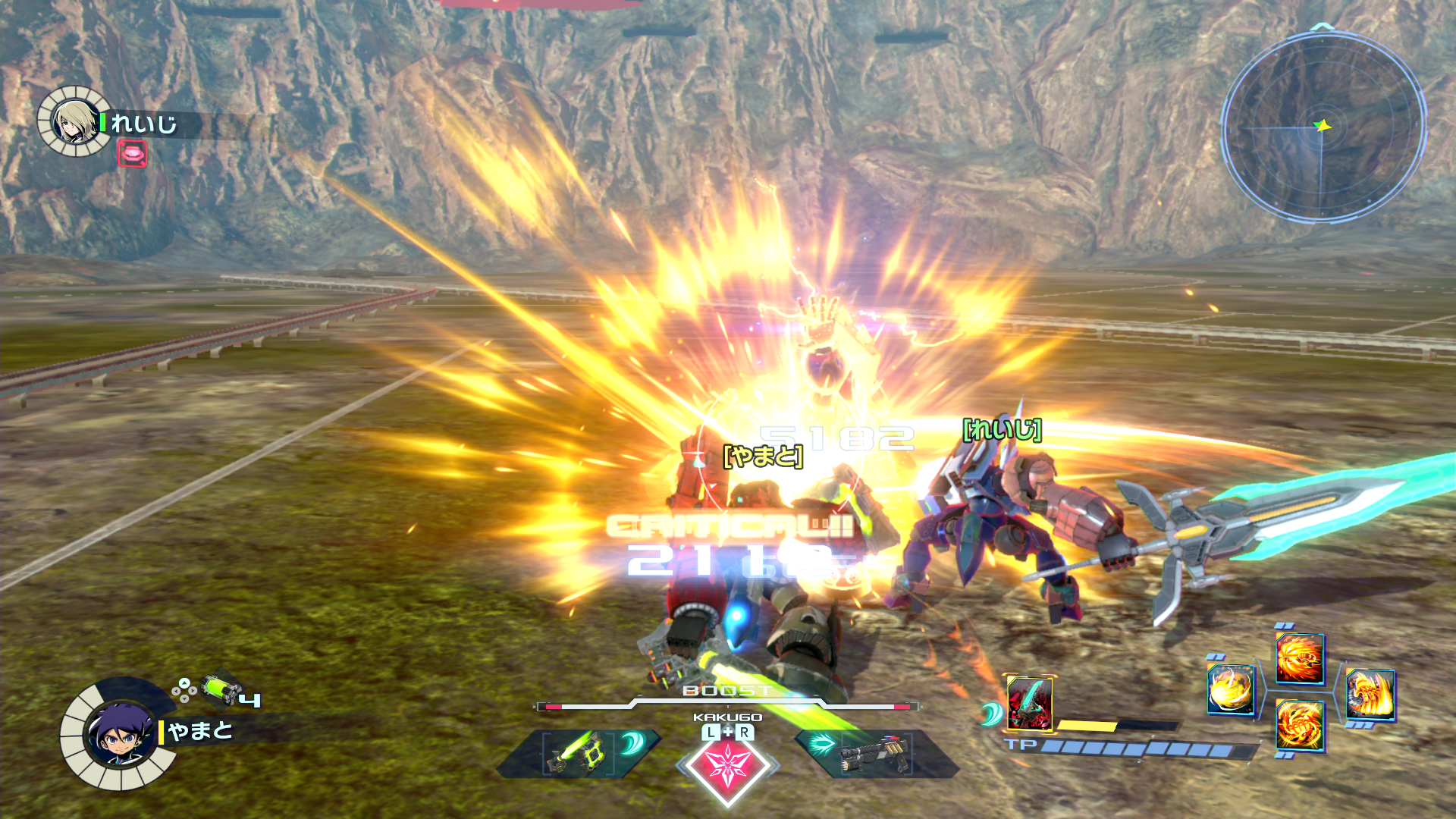Select ally れいじ's portrait
Screen dimensions: 1456x819
(74, 121)
